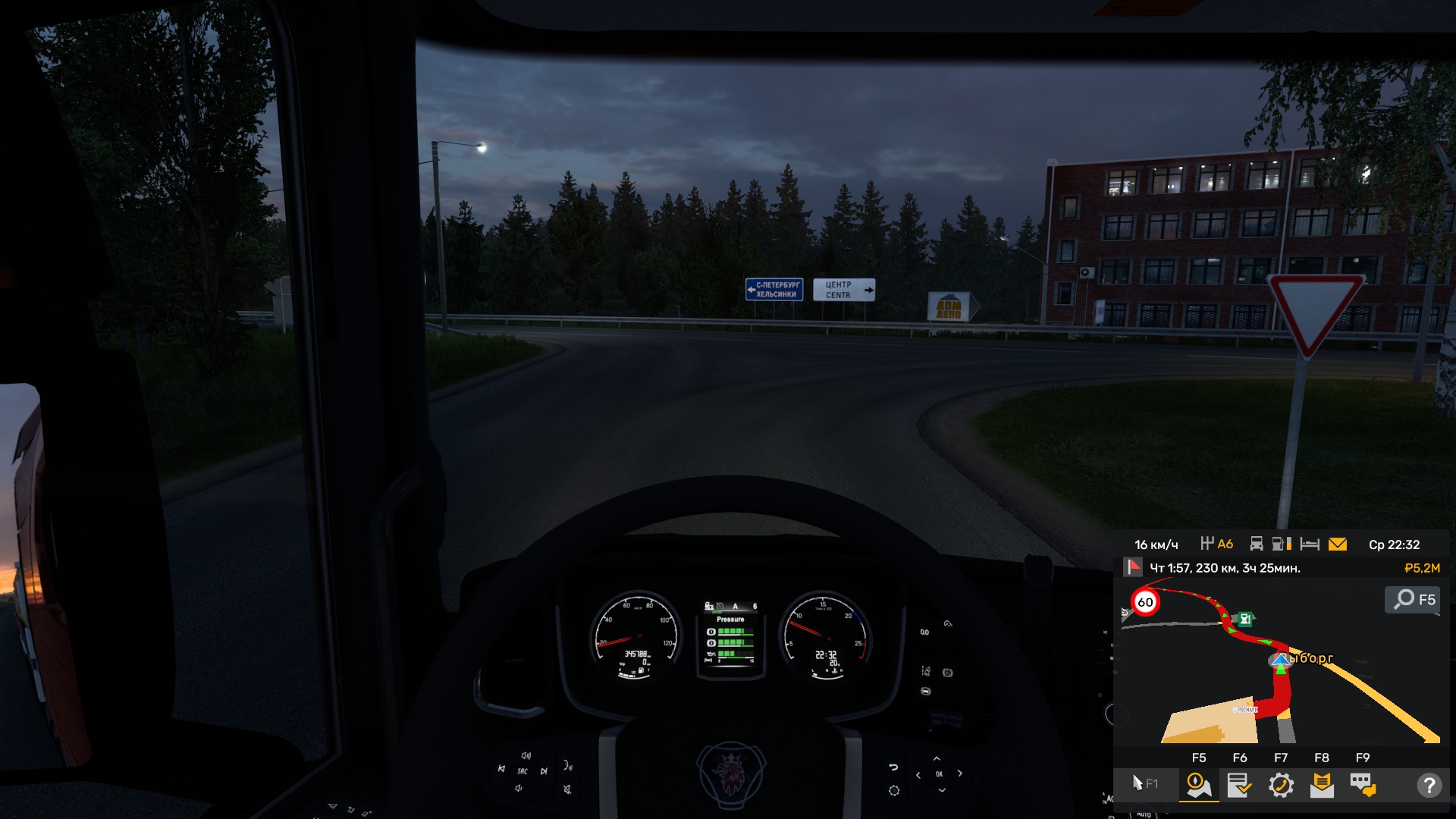
Task: Click the bed rest indicator icon
Action: 1310,544
